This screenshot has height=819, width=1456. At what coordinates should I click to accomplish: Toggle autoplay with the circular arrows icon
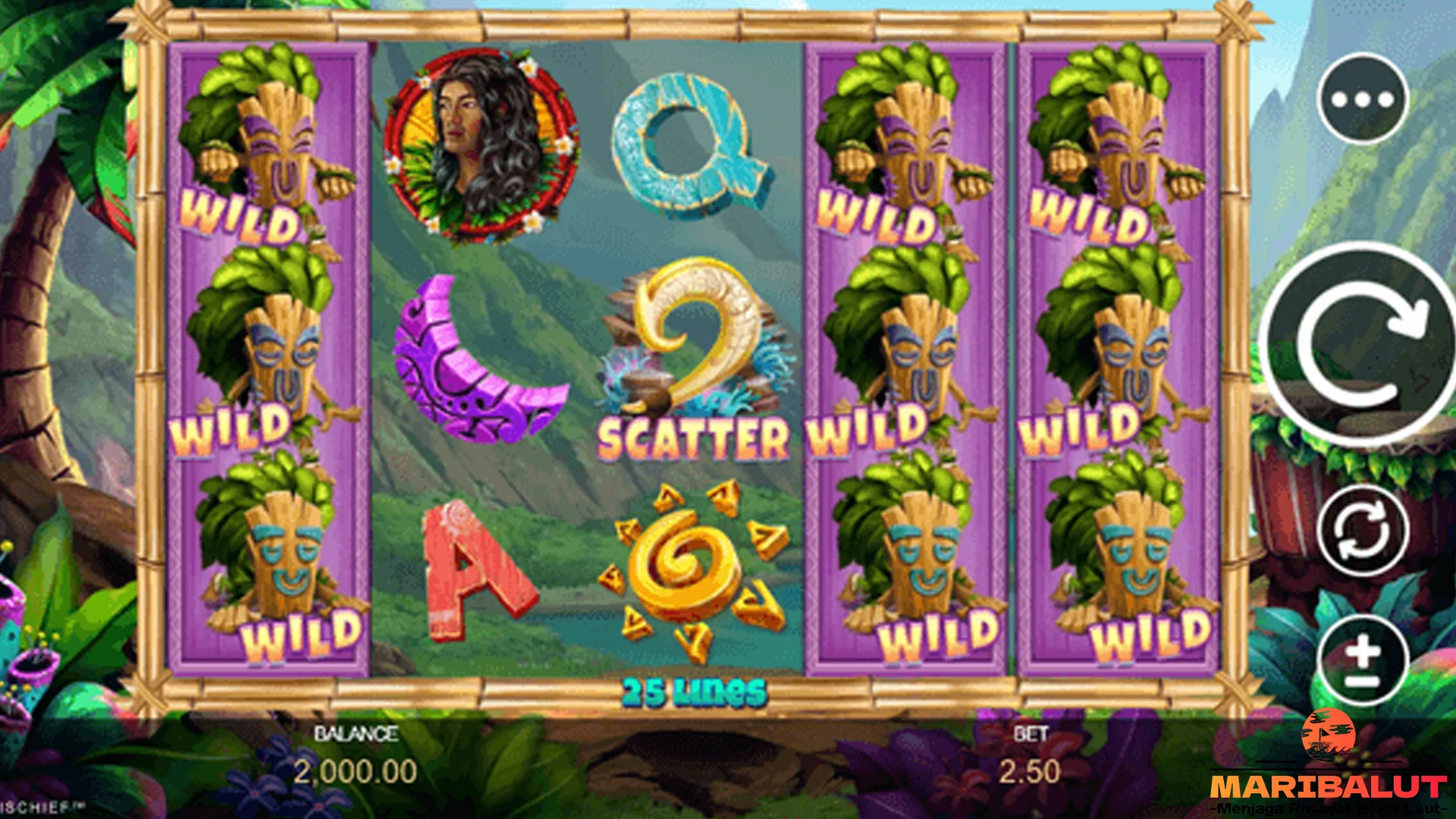(1365, 529)
